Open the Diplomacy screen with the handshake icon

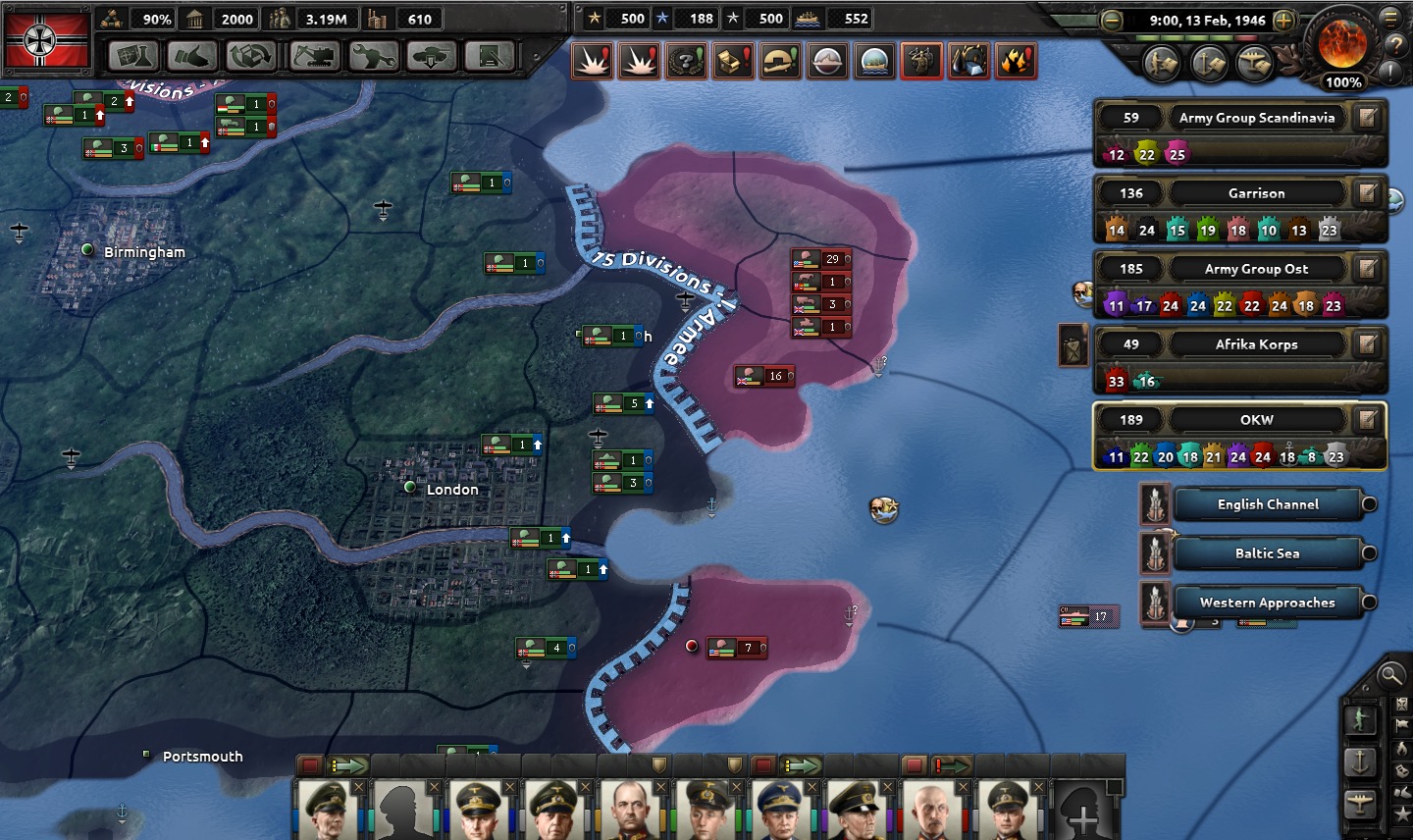coord(191,57)
